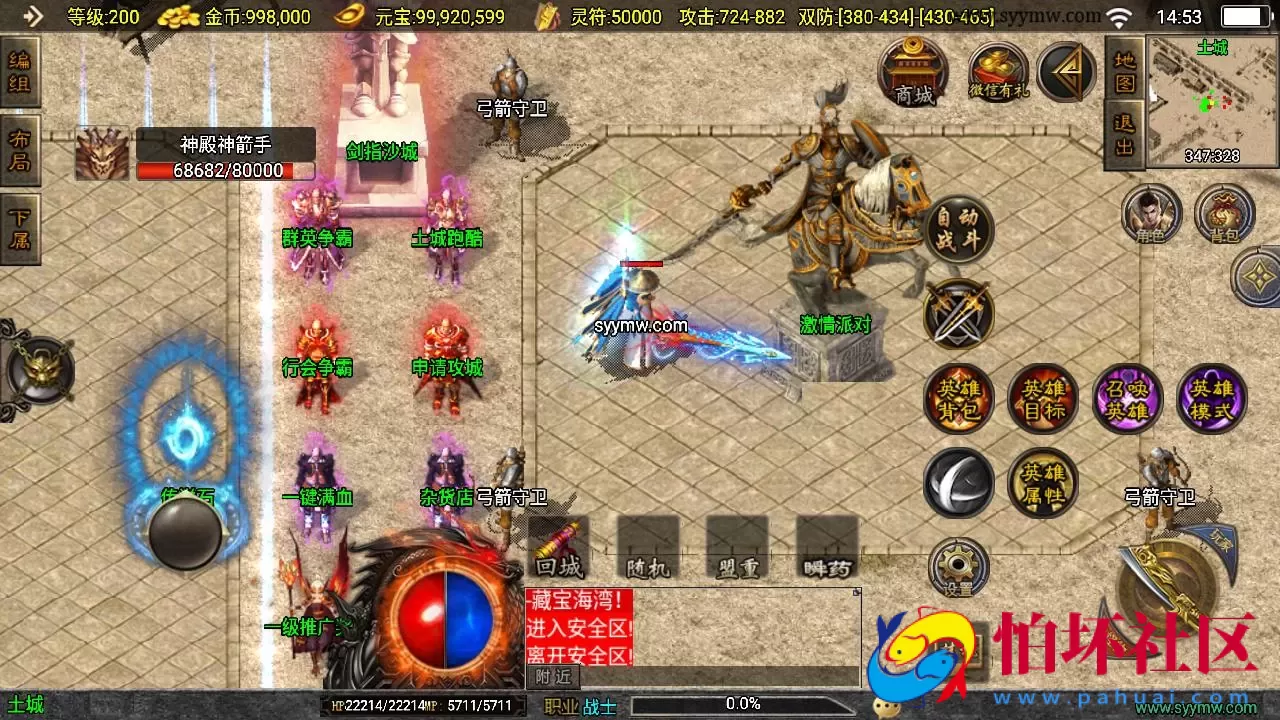Toggle the 英雄目标 hero target setting

[x=1043, y=398]
